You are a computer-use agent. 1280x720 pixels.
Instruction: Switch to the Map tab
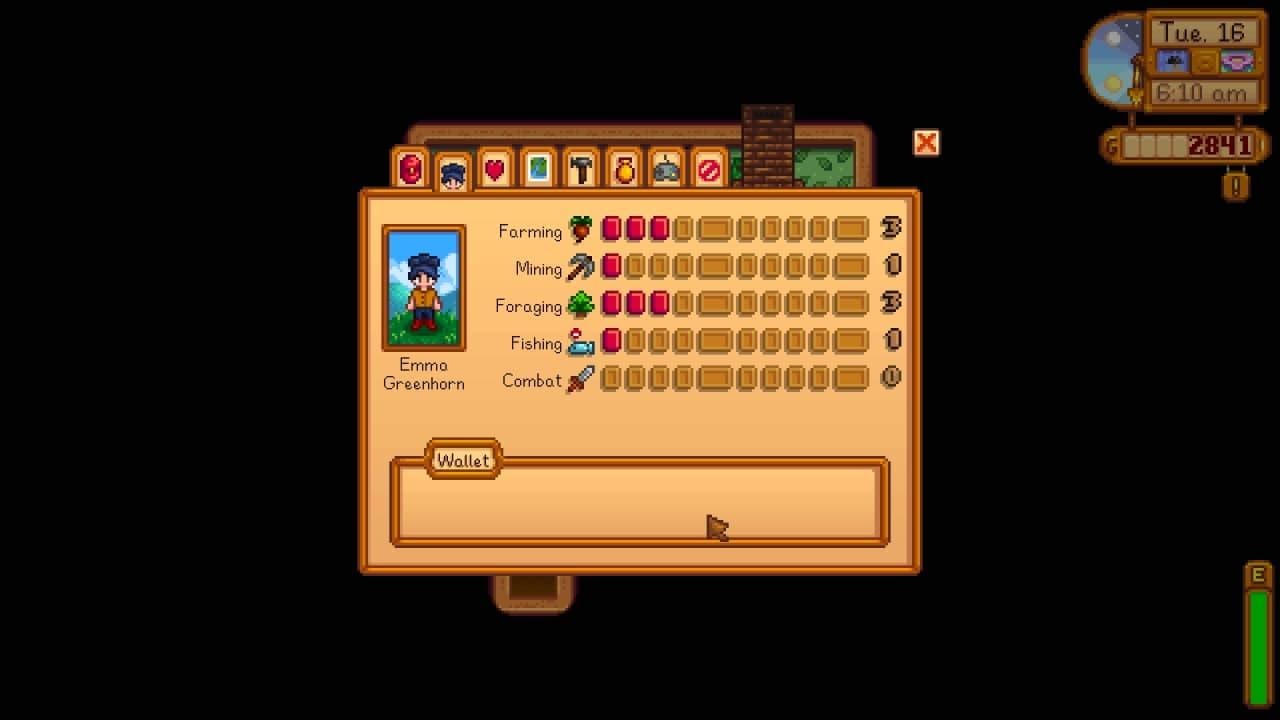click(536, 169)
